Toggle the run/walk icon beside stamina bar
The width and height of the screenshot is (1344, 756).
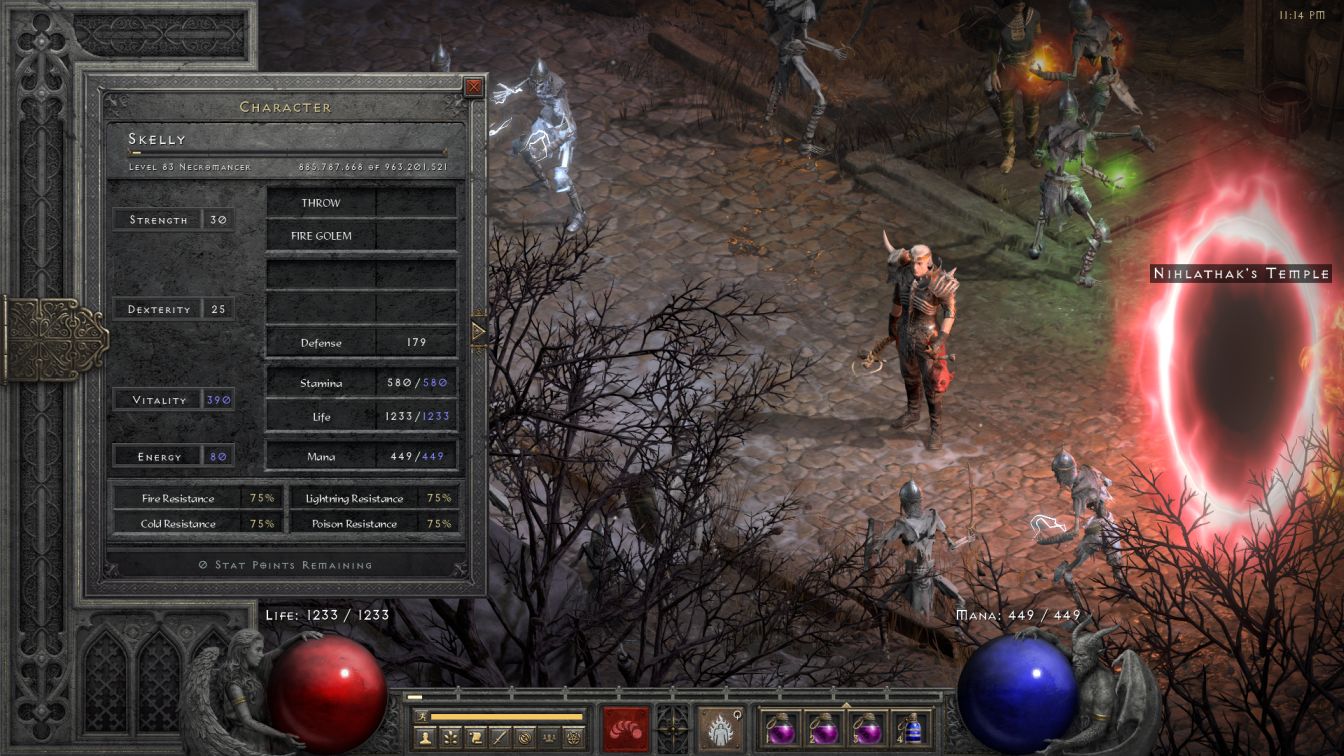point(422,717)
